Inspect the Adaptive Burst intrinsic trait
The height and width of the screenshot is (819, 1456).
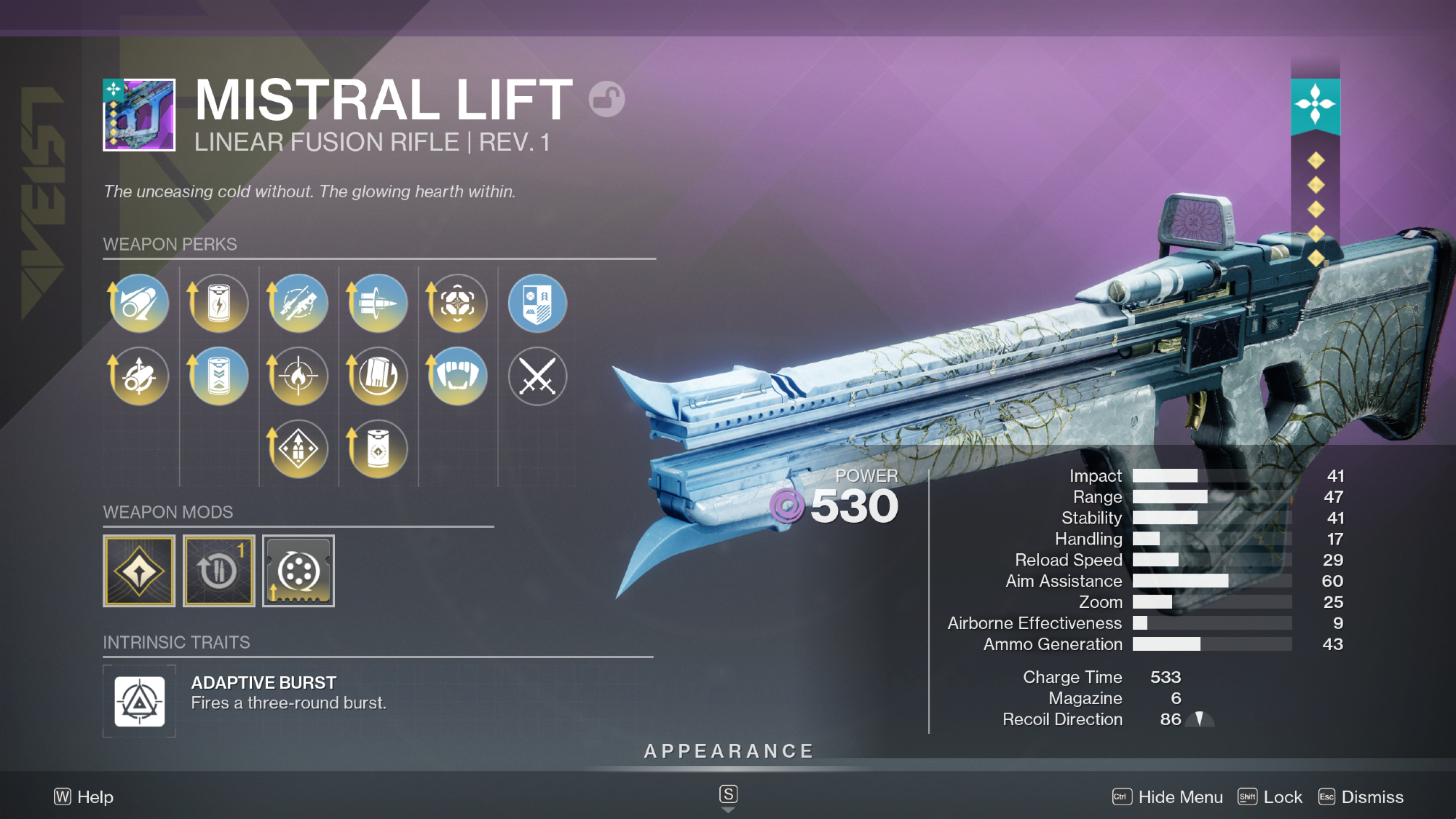[140, 702]
